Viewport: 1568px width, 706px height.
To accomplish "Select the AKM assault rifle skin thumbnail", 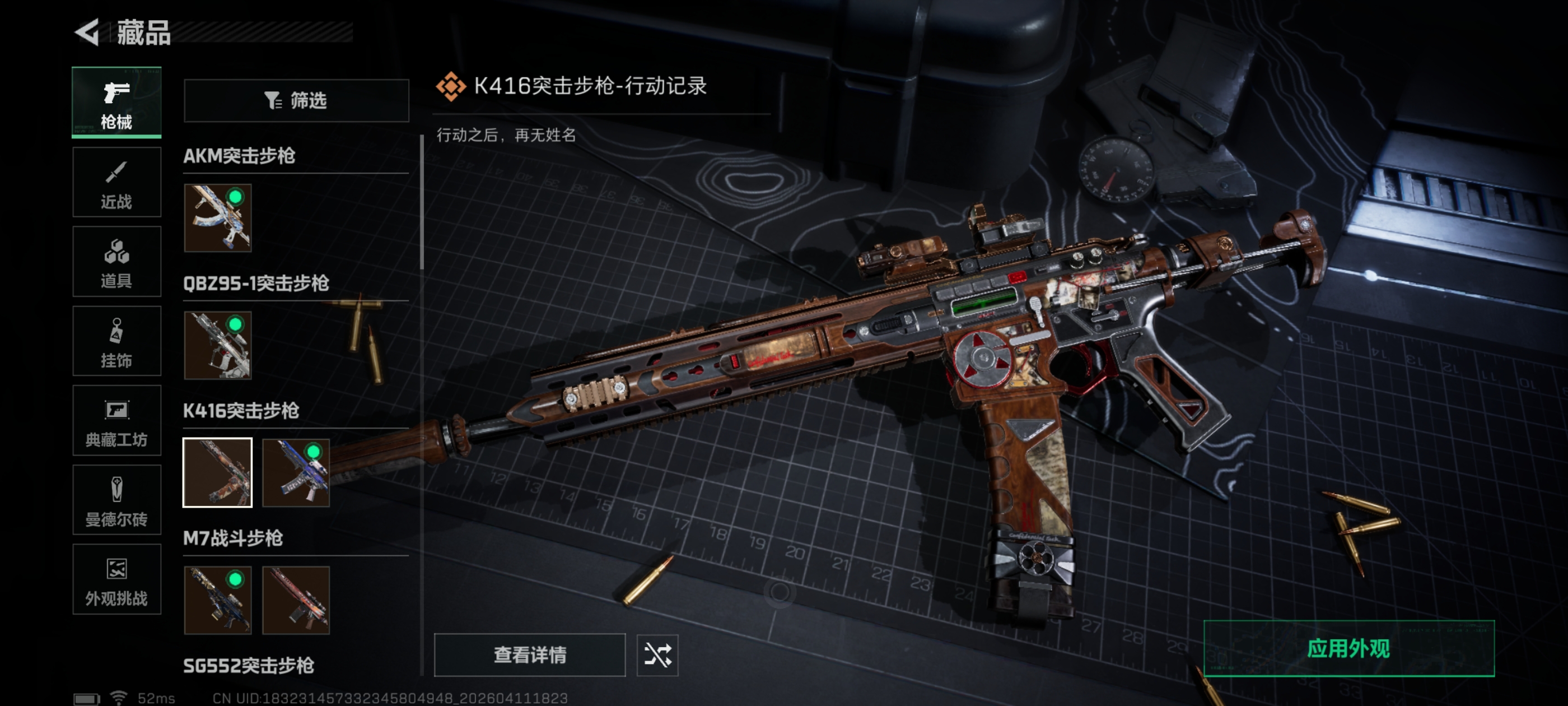I will [217, 218].
